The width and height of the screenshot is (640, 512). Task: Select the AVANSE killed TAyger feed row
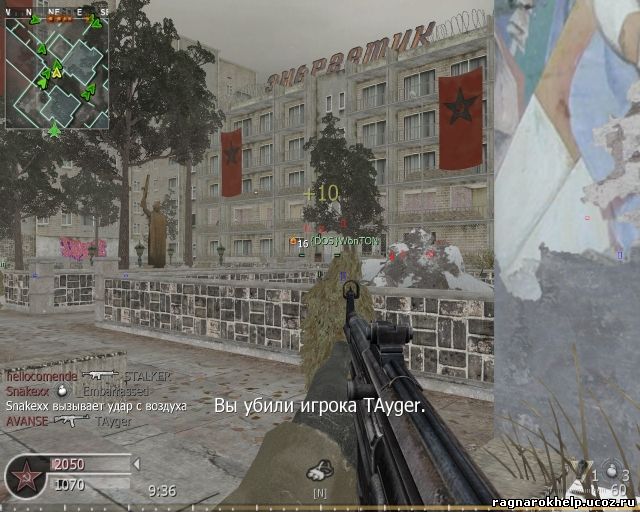pos(68,421)
